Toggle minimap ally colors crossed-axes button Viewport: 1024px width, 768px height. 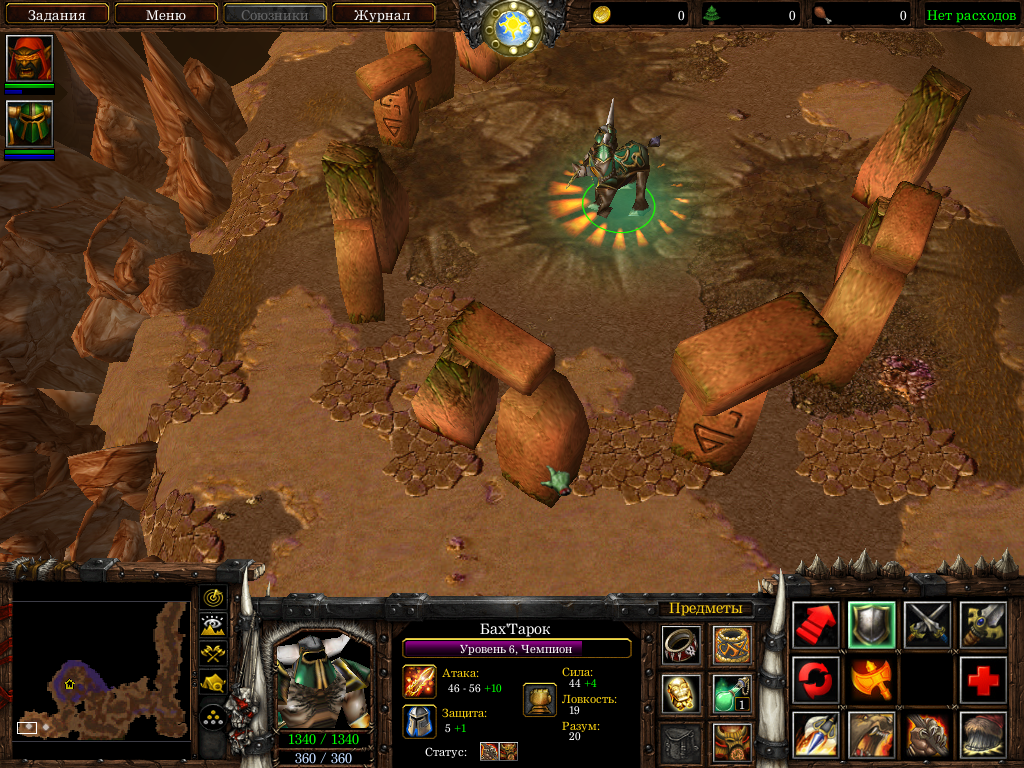212,654
